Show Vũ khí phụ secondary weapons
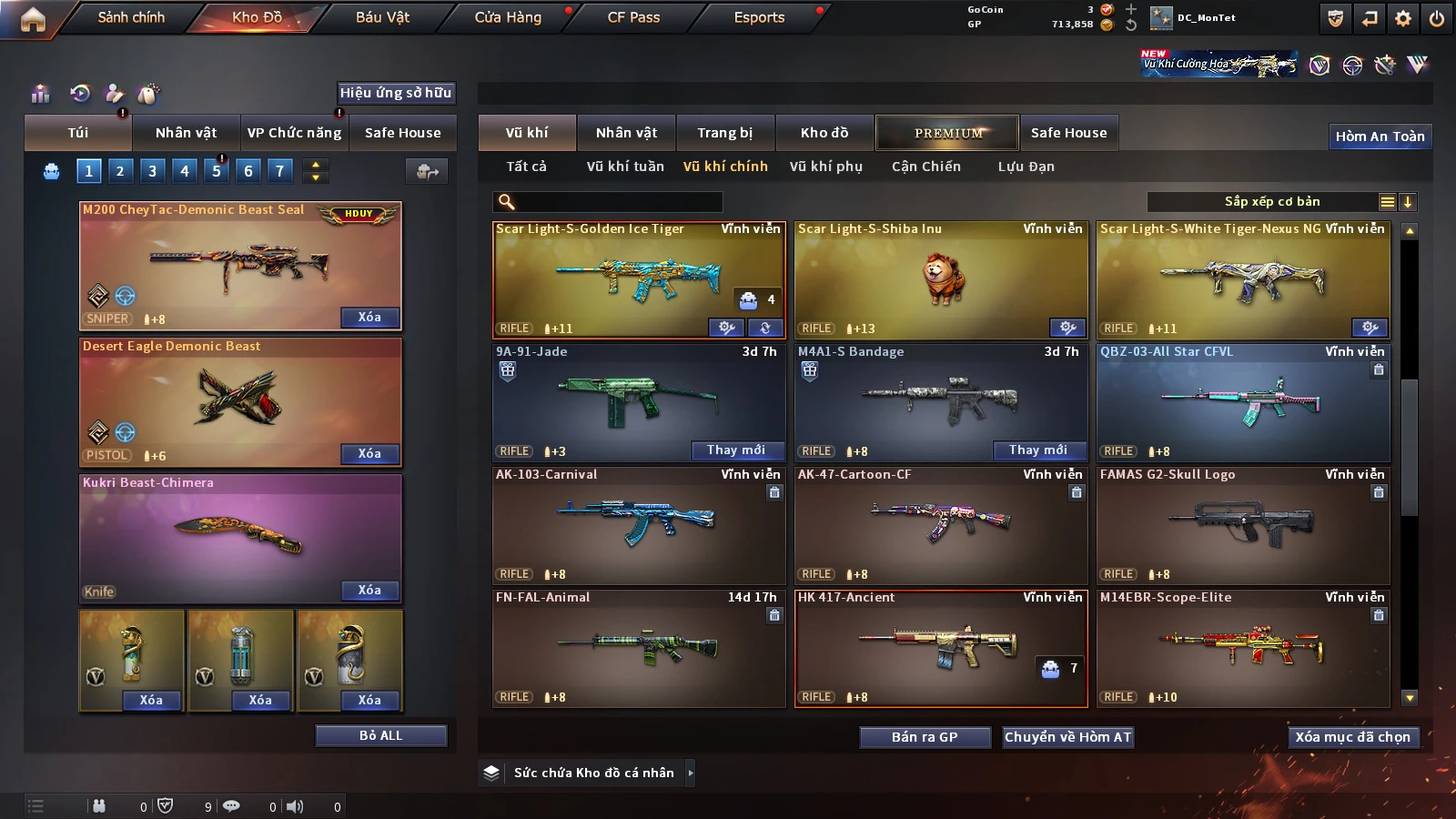 825,167
